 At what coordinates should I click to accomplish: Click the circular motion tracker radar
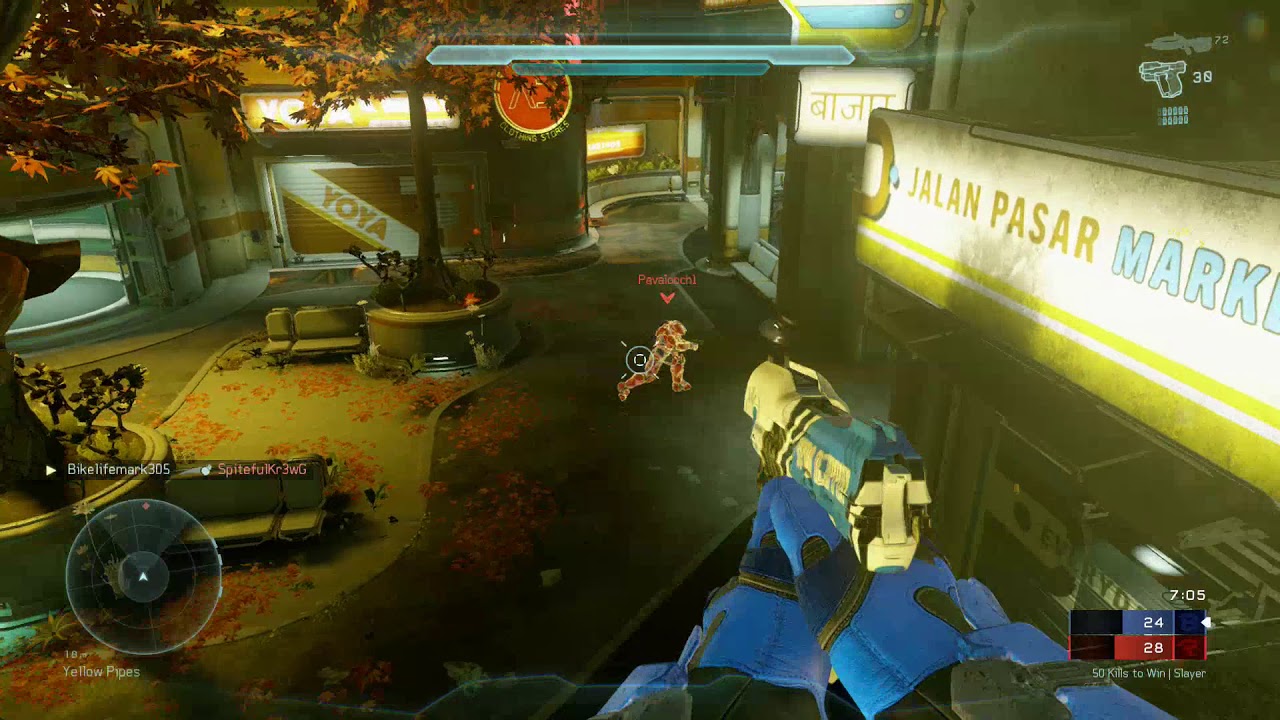coord(143,576)
